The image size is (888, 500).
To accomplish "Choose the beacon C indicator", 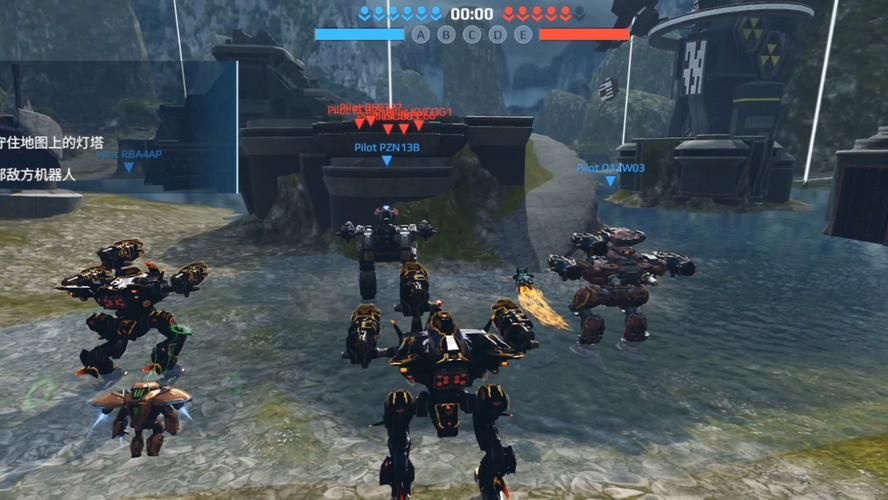I will coord(472,34).
